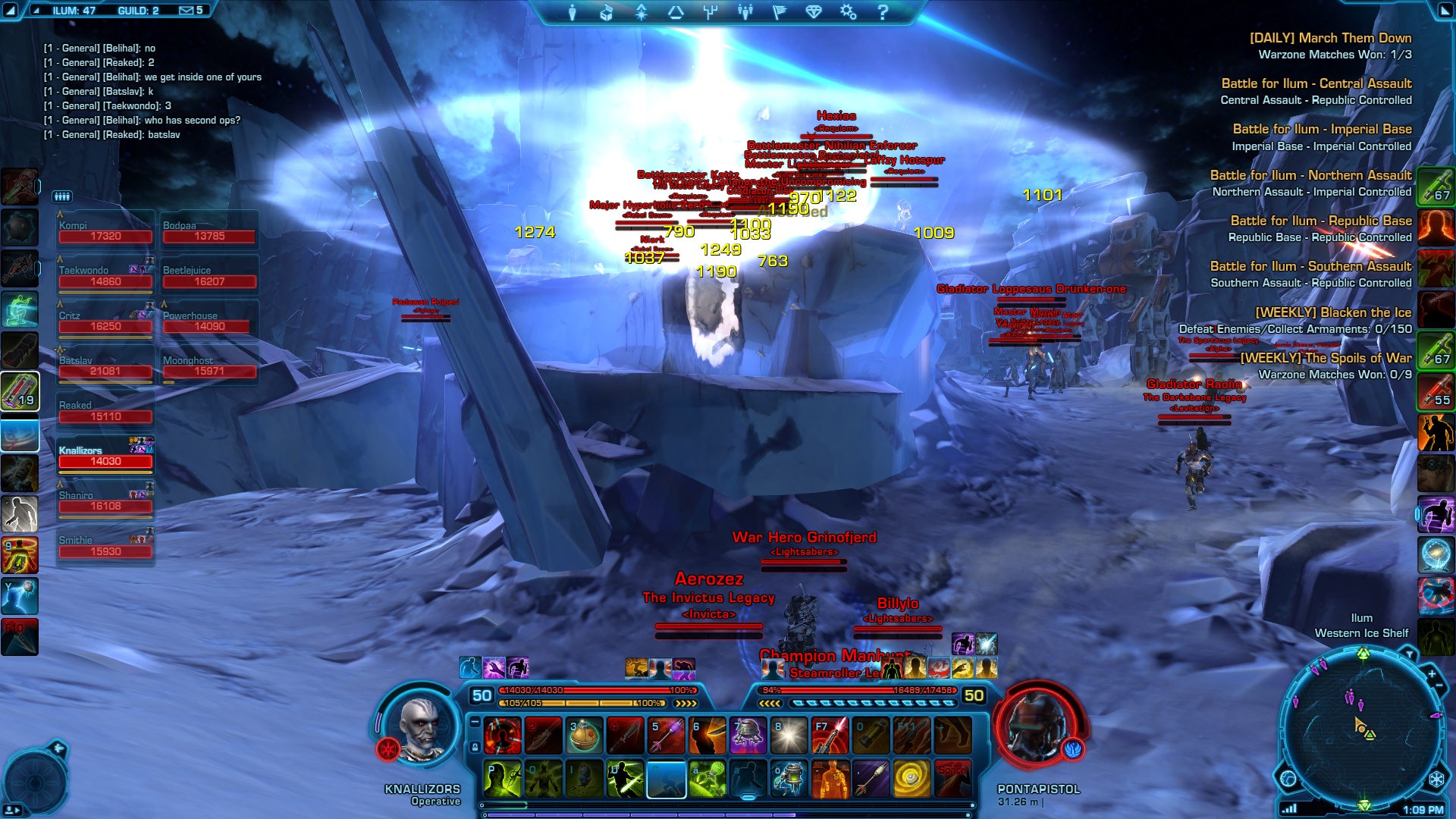Select Smithie's raid frame
The width and height of the screenshot is (1456, 819).
(105, 547)
